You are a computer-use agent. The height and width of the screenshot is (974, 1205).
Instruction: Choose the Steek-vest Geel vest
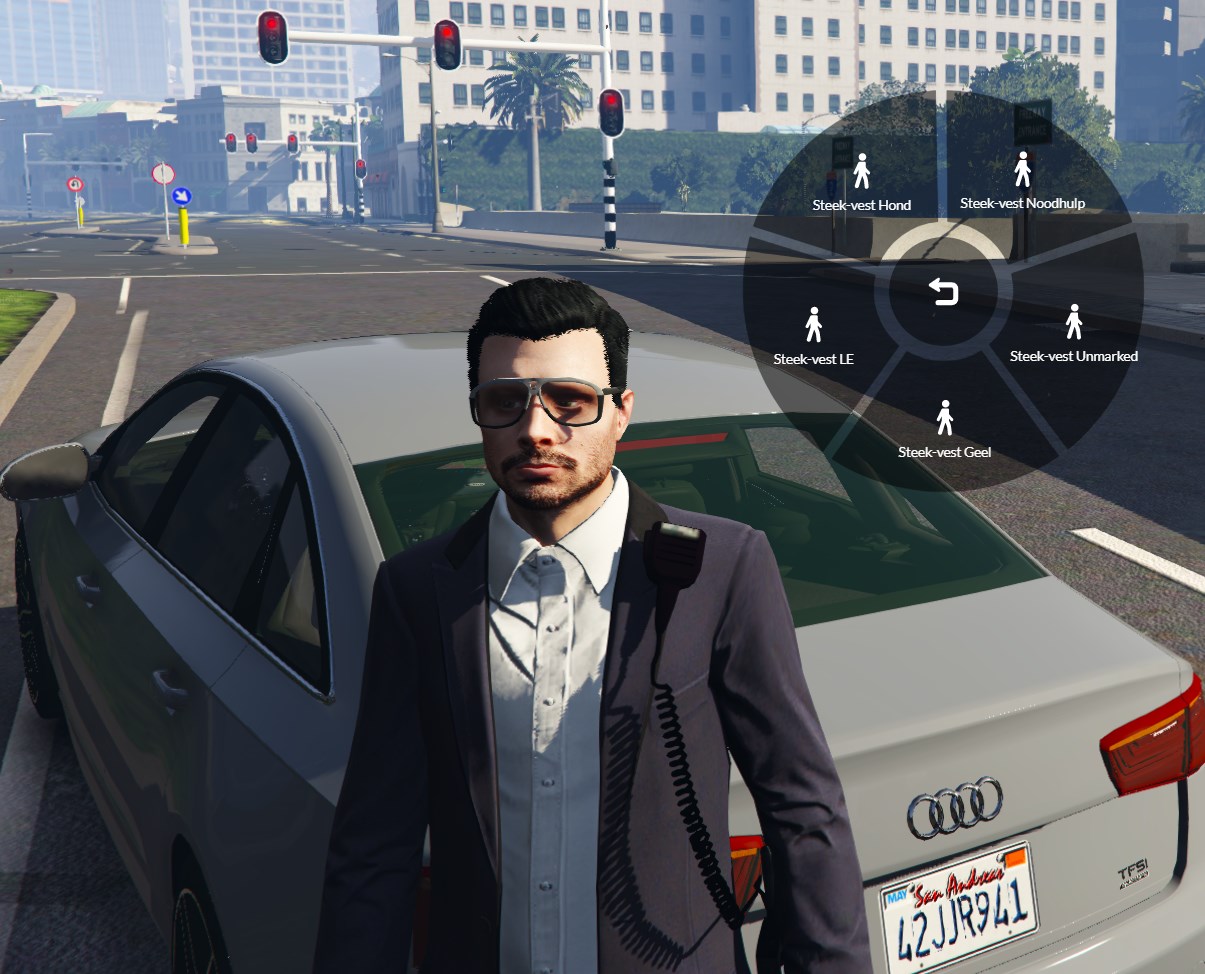(x=944, y=431)
